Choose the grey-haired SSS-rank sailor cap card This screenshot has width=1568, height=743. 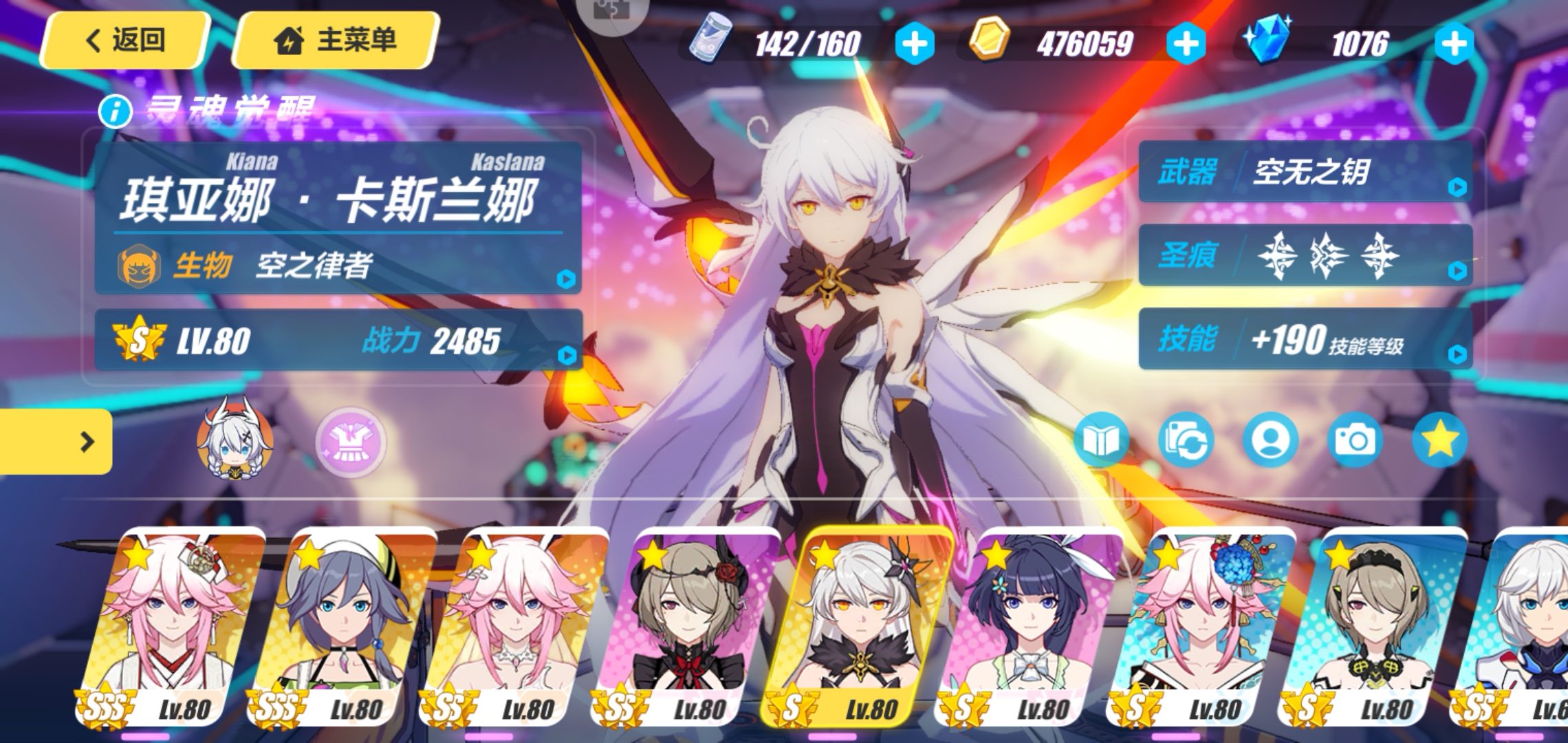coord(344,626)
